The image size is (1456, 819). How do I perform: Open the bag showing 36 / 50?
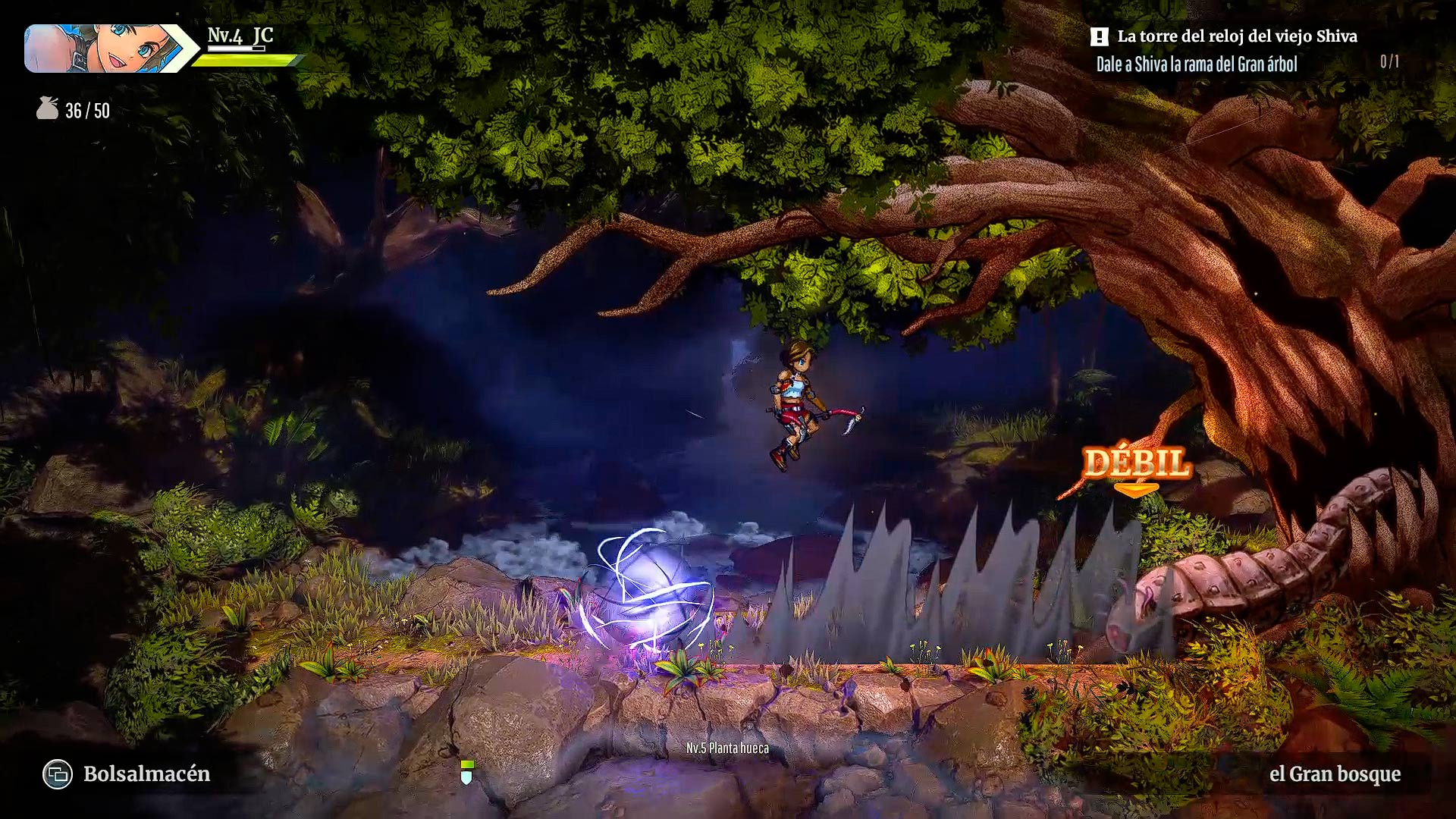48,109
